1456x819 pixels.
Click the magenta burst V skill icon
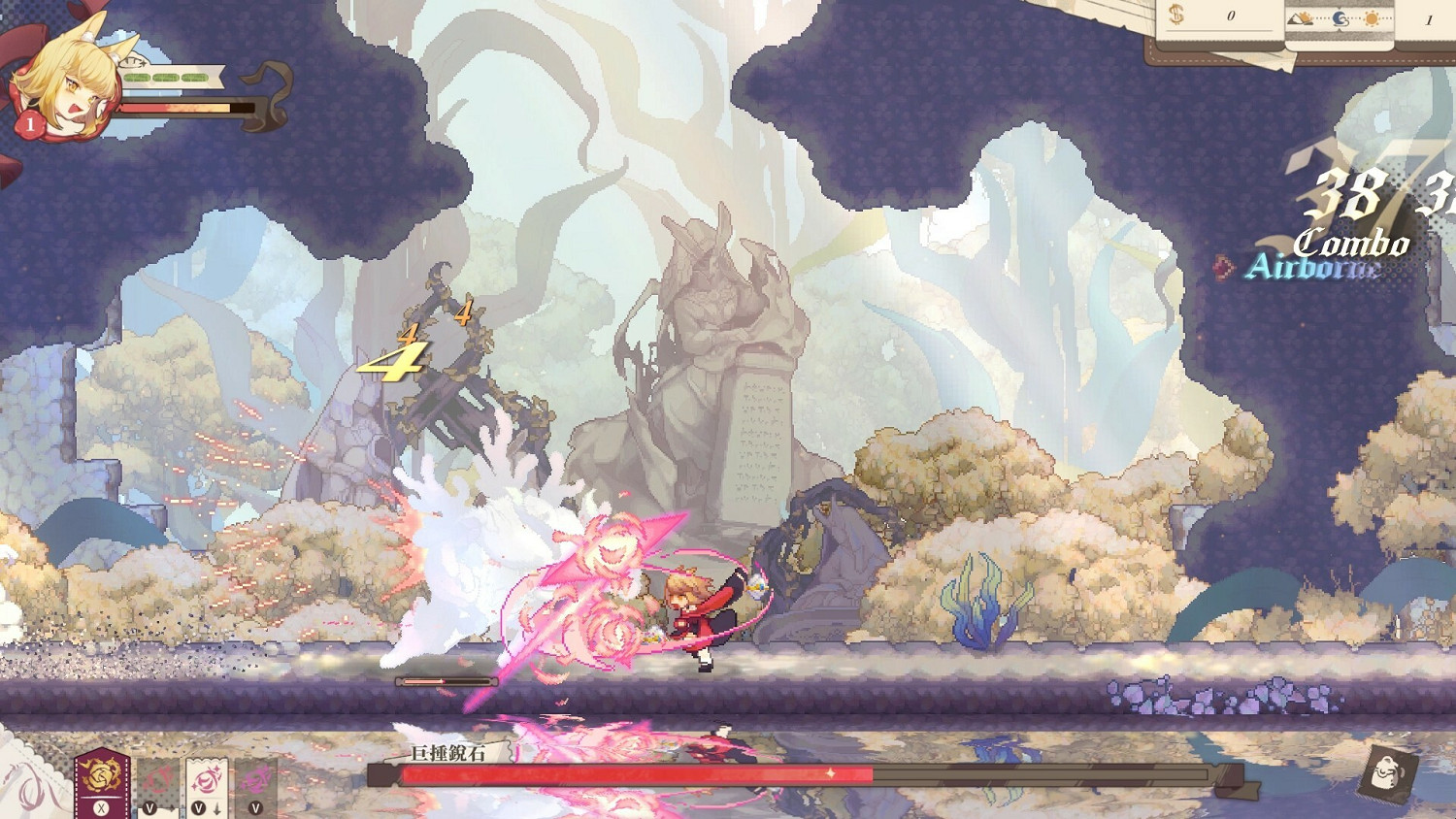pos(256,778)
